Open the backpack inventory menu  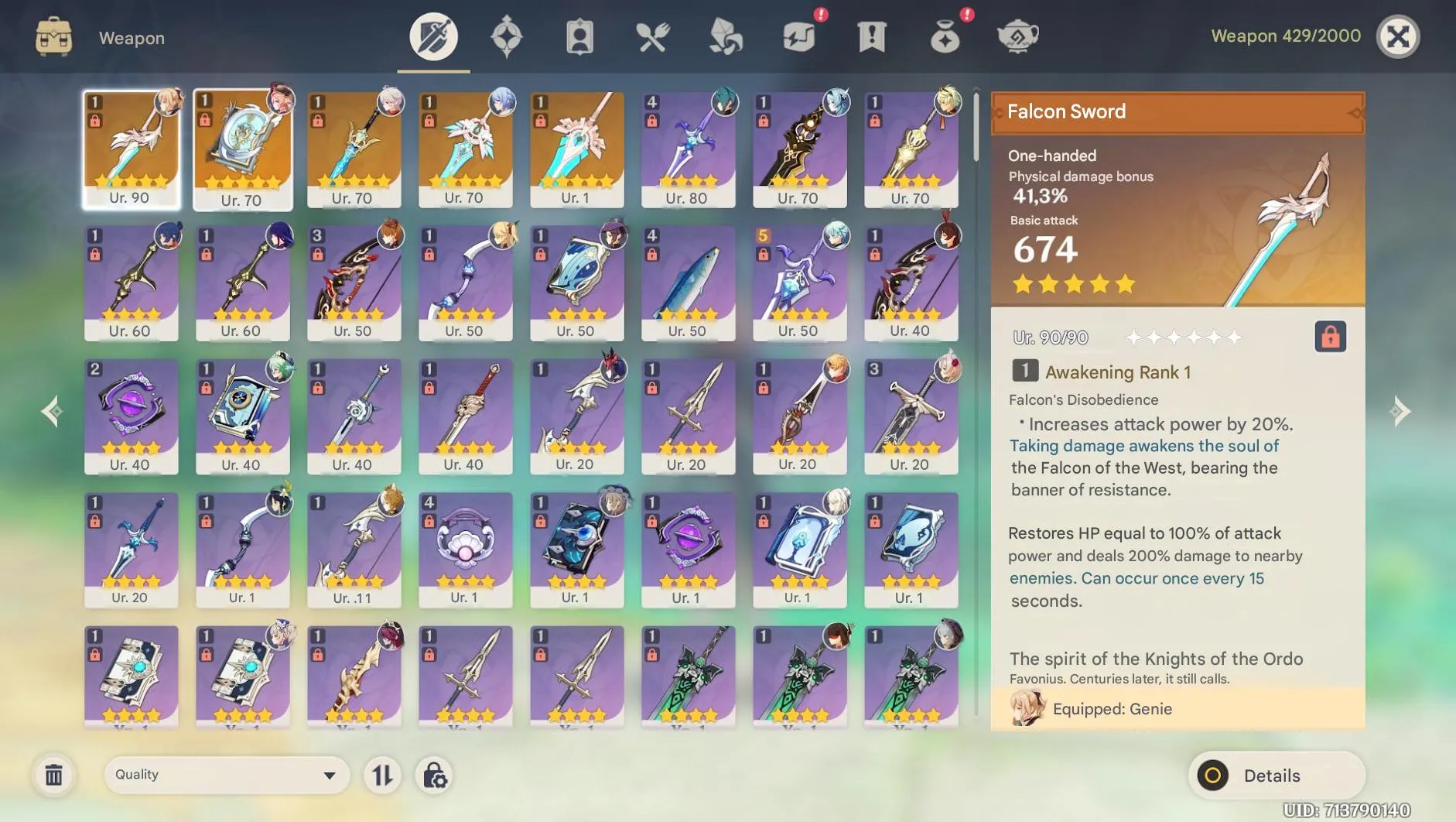point(54,35)
